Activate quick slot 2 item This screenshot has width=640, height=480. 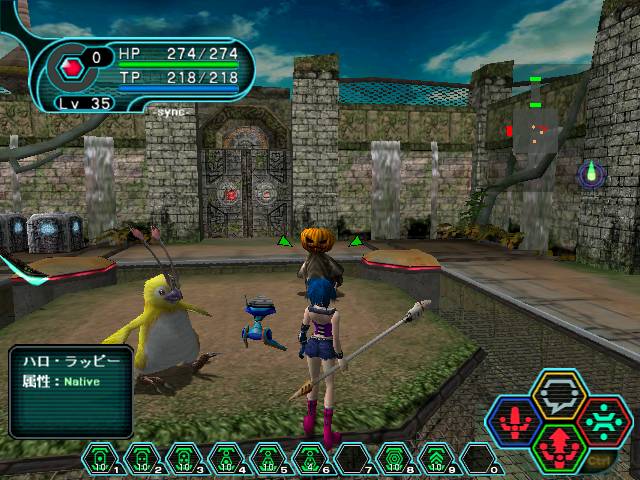click(142, 459)
